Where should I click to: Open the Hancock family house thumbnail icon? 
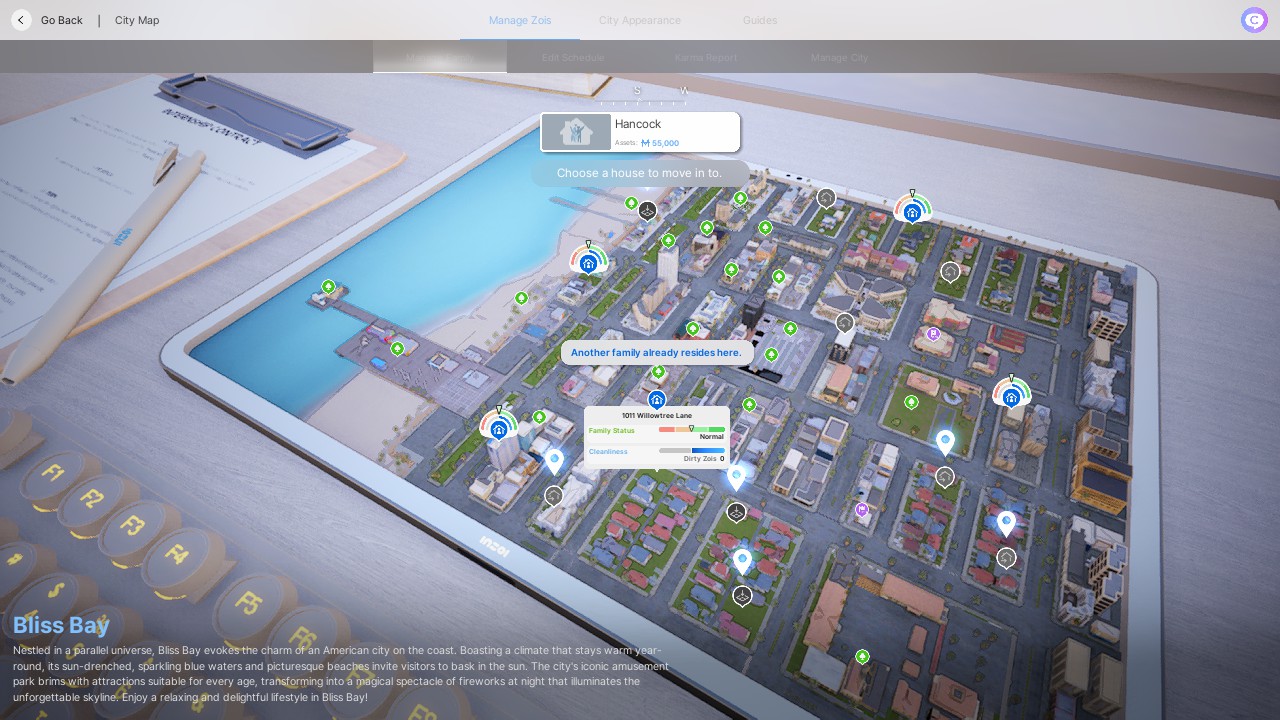coord(575,131)
